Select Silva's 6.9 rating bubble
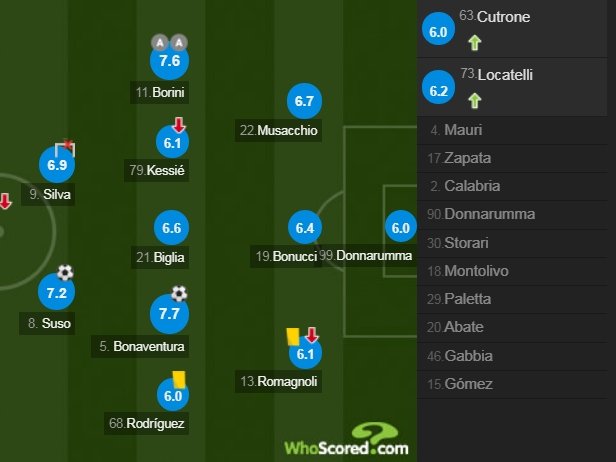Screen dimensions: 616x462 [56, 164]
